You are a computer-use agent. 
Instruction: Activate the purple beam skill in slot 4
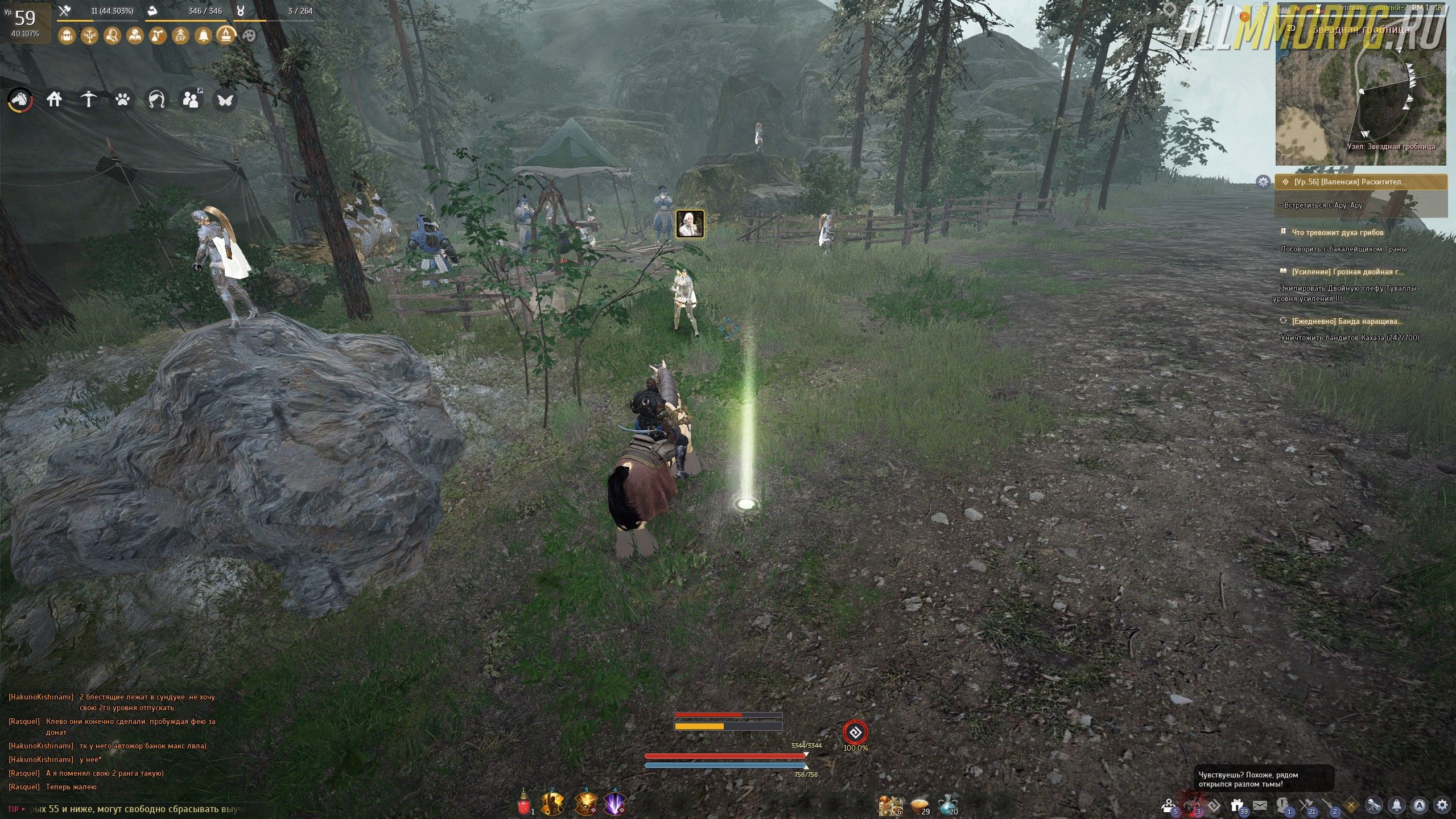tap(614, 804)
